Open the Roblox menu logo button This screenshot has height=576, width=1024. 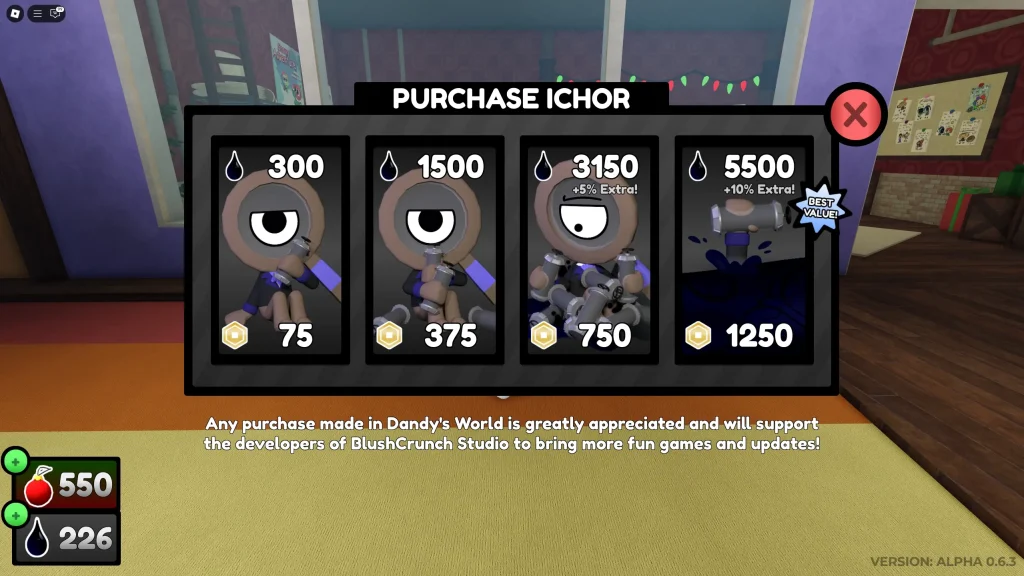14,13
